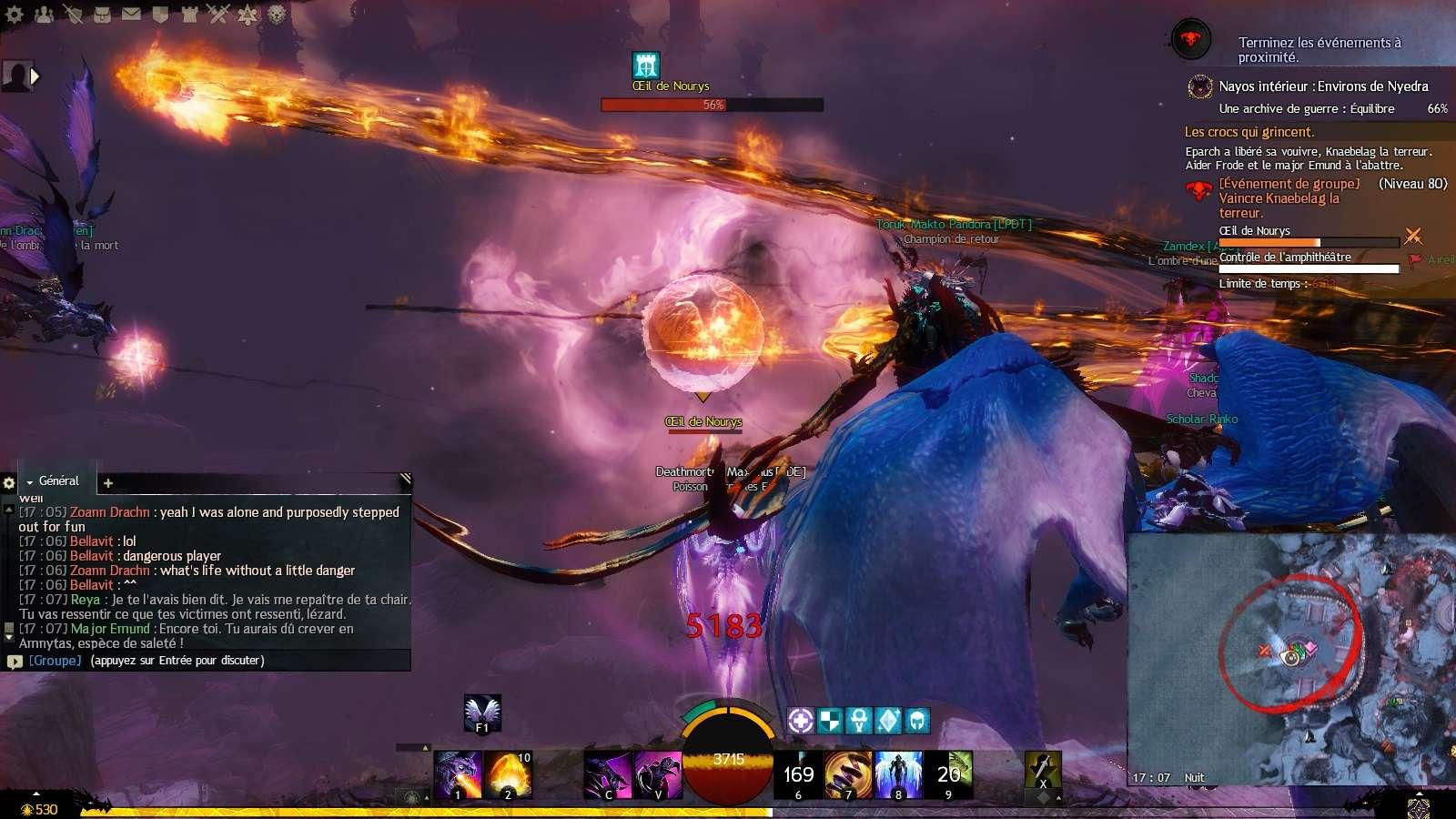Open chat options gear
Viewport: 1456px width, 819px height.
pyautogui.click(x=9, y=483)
